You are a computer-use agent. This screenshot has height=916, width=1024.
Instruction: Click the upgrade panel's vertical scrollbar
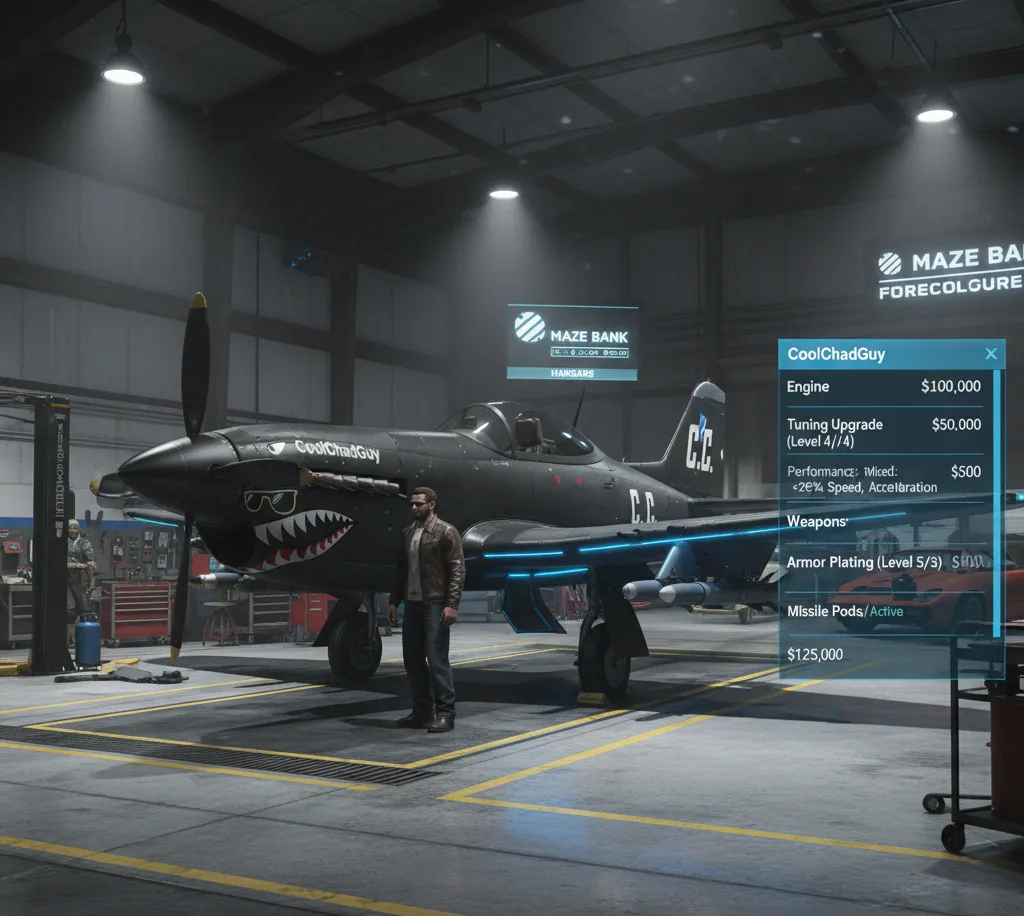(x=996, y=500)
